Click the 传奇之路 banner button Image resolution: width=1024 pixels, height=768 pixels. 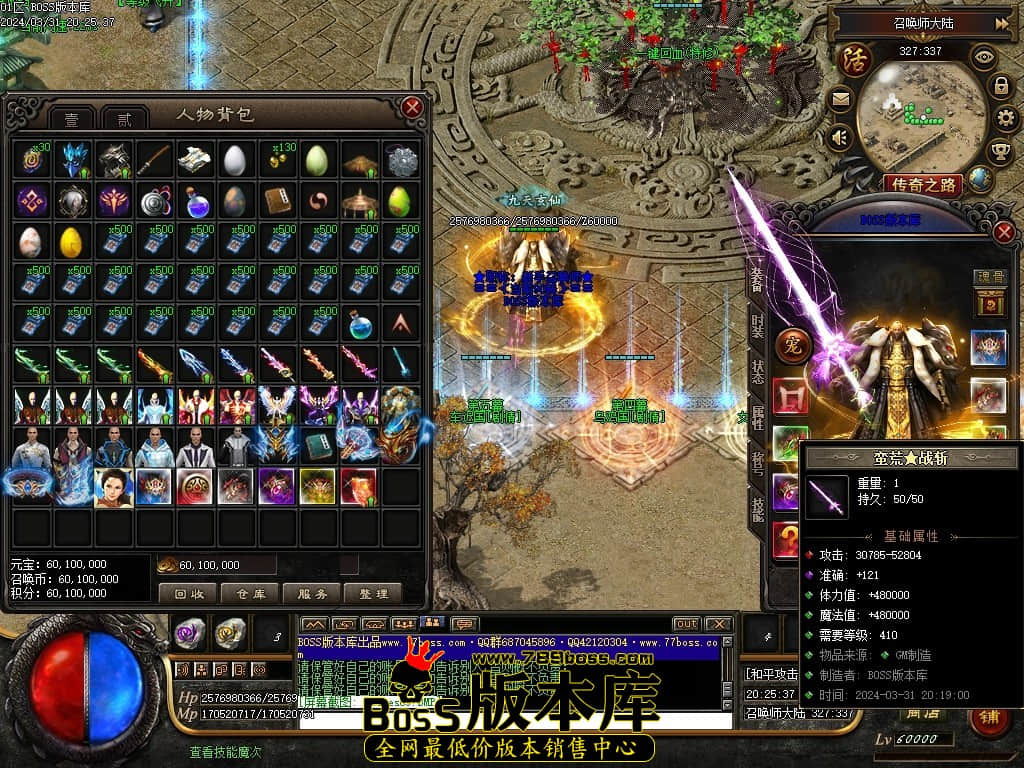[923, 184]
